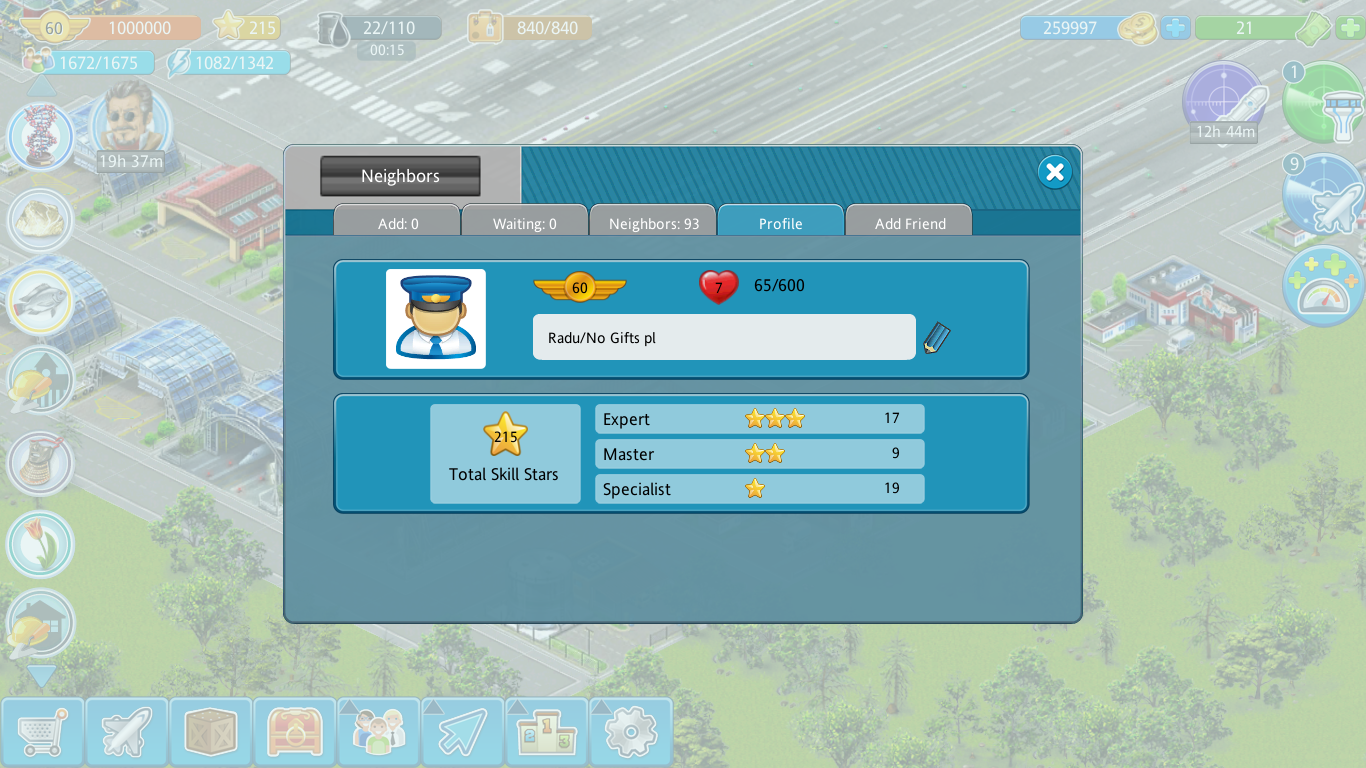
Task: Open the gear settings menu
Action: (x=630, y=733)
